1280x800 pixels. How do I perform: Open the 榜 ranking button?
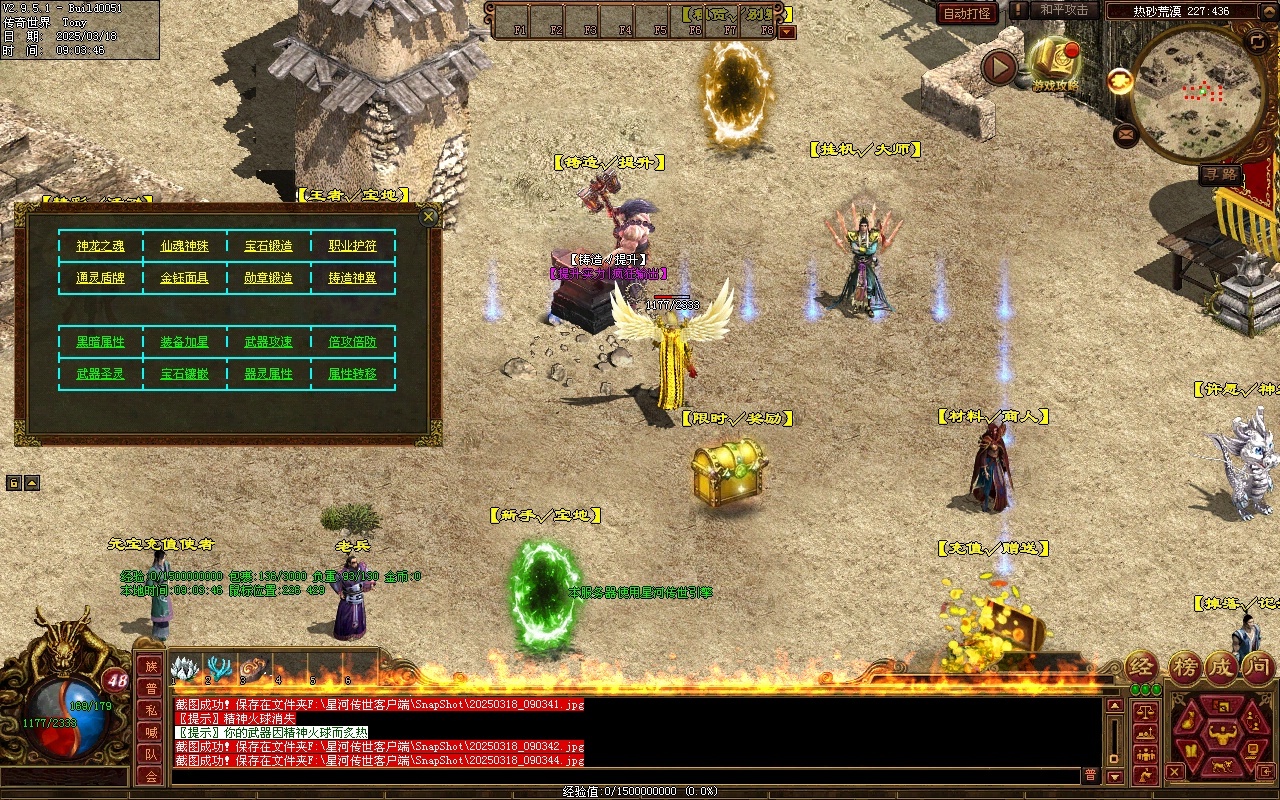click(x=1186, y=668)
